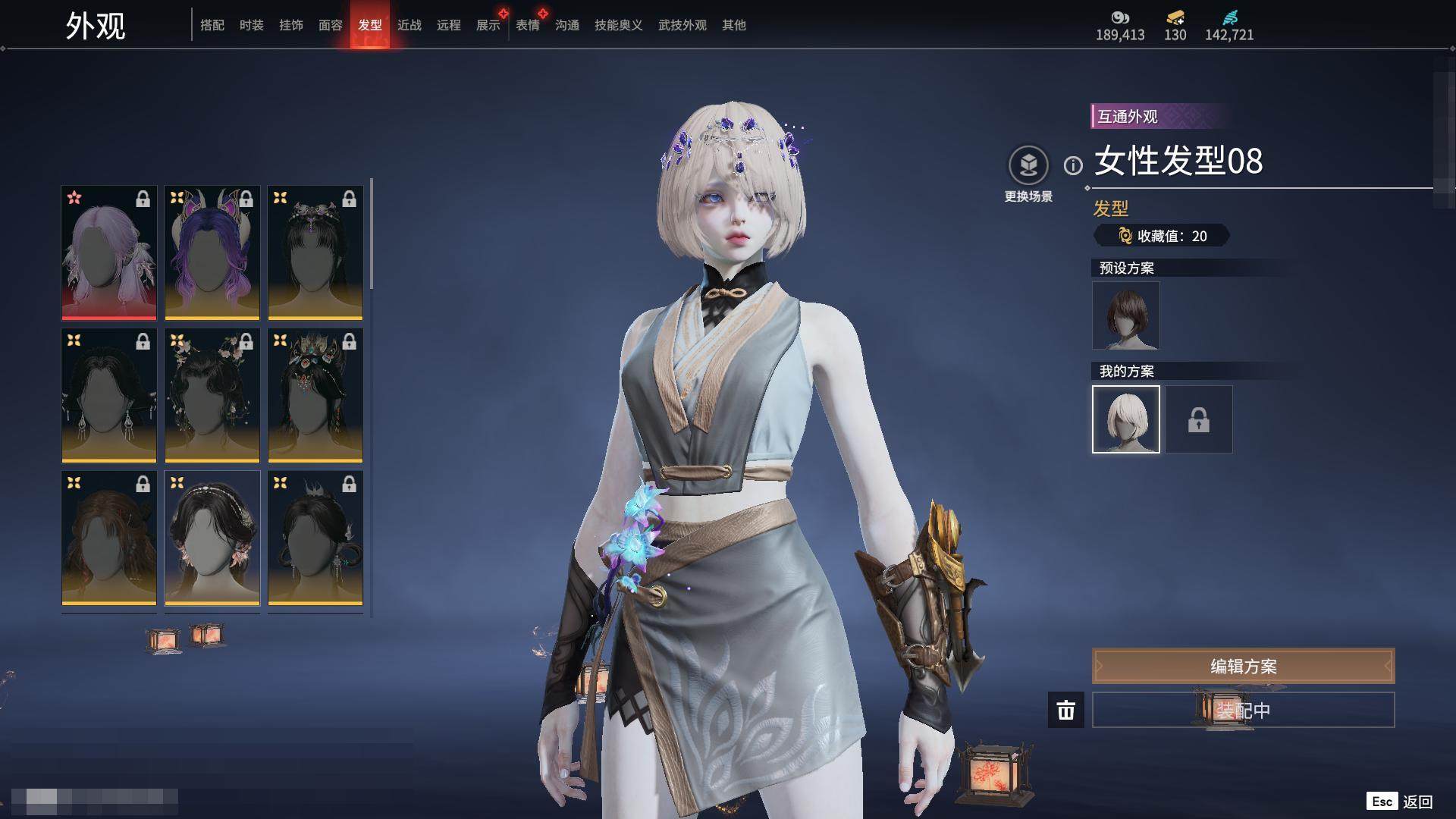Choose the brown bob preset scheme
This screenshot has height=819, width=1456.
[x=1126, y=315]
